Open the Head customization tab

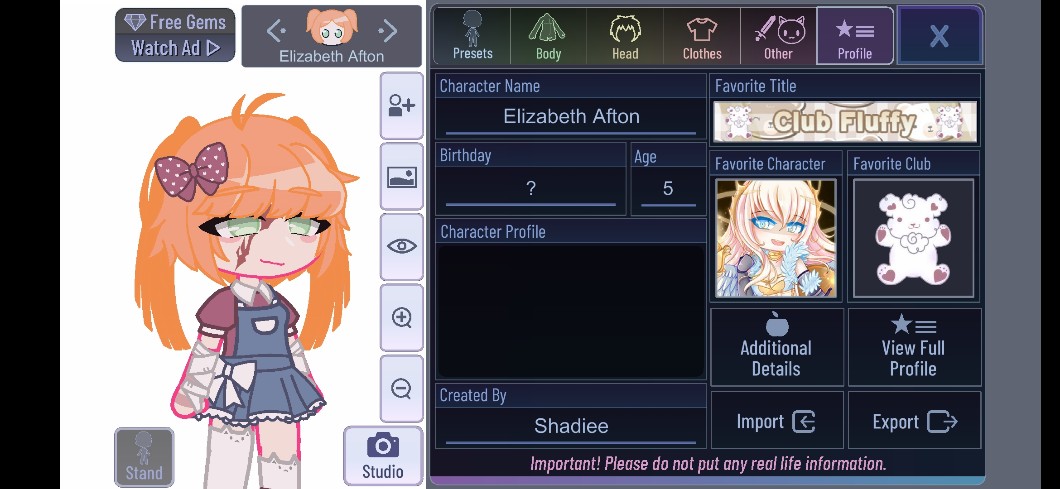(x=625, y=36)
